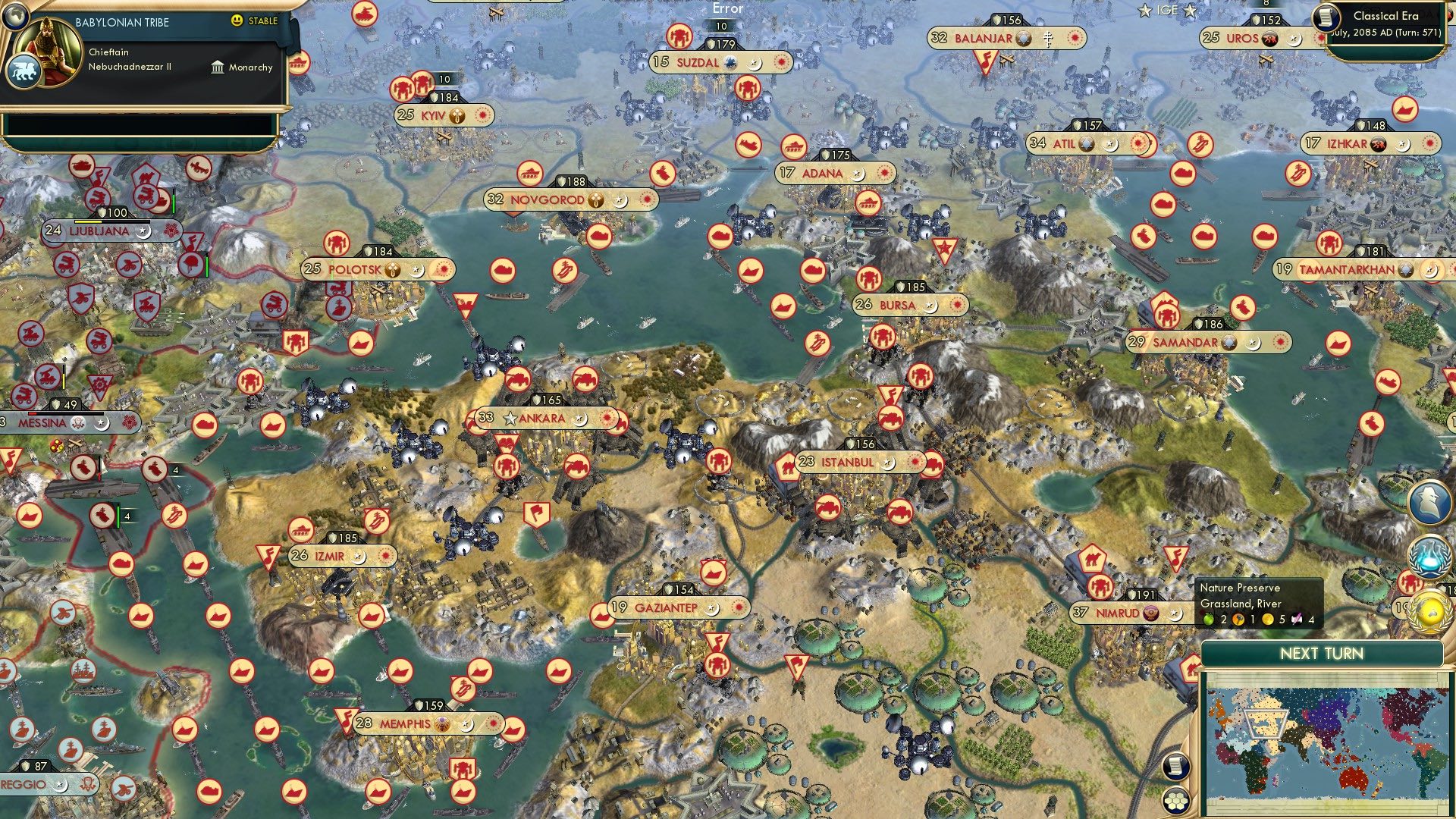Click the crescent religion icon on Istanbul's banner
This screenshot has width=1456, height=819.
[x=887, y=463]
